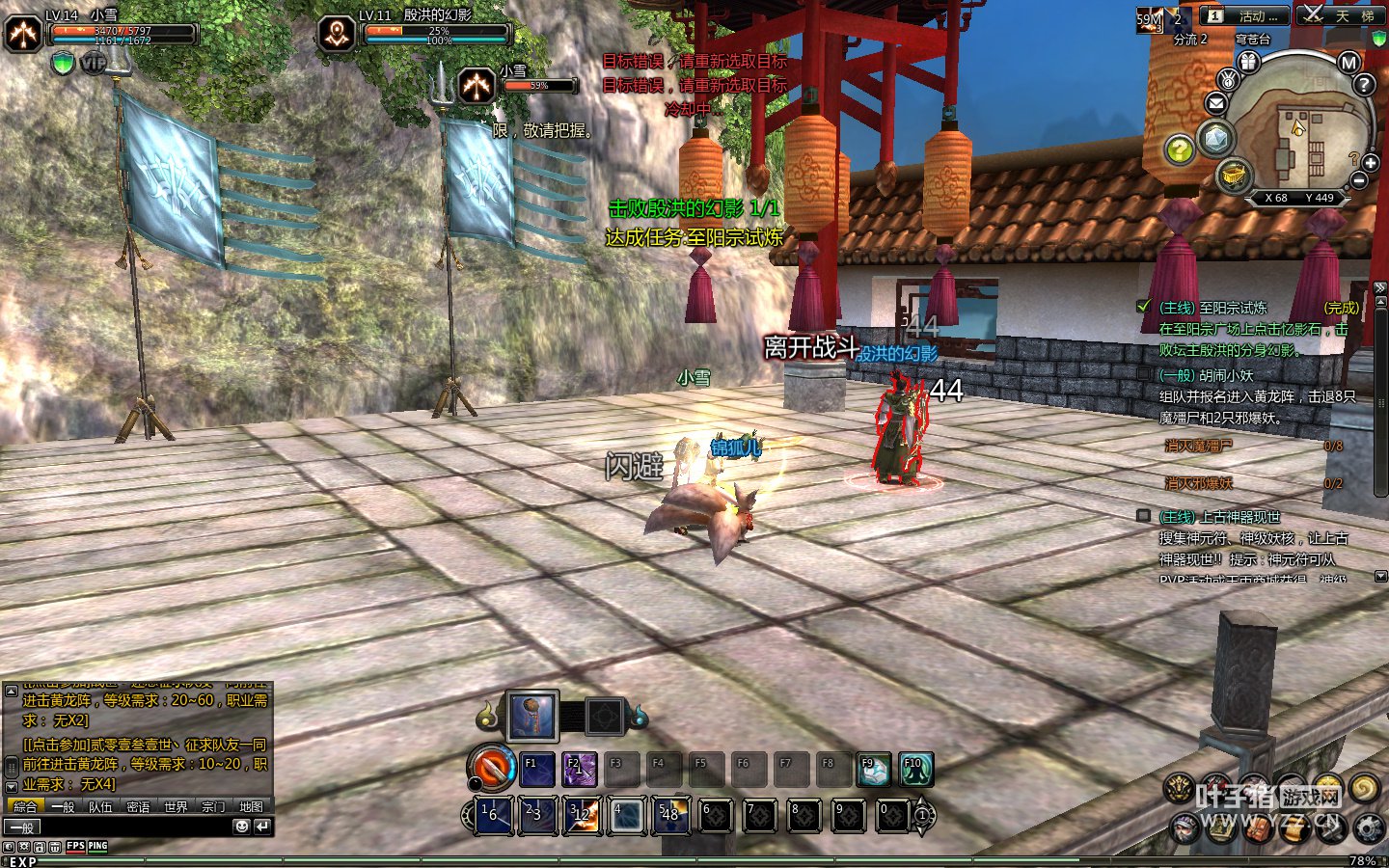This screenshot has height=868, width=1389.
Task: Switch chat to the 世界 tab
Action: coord(176,806)
